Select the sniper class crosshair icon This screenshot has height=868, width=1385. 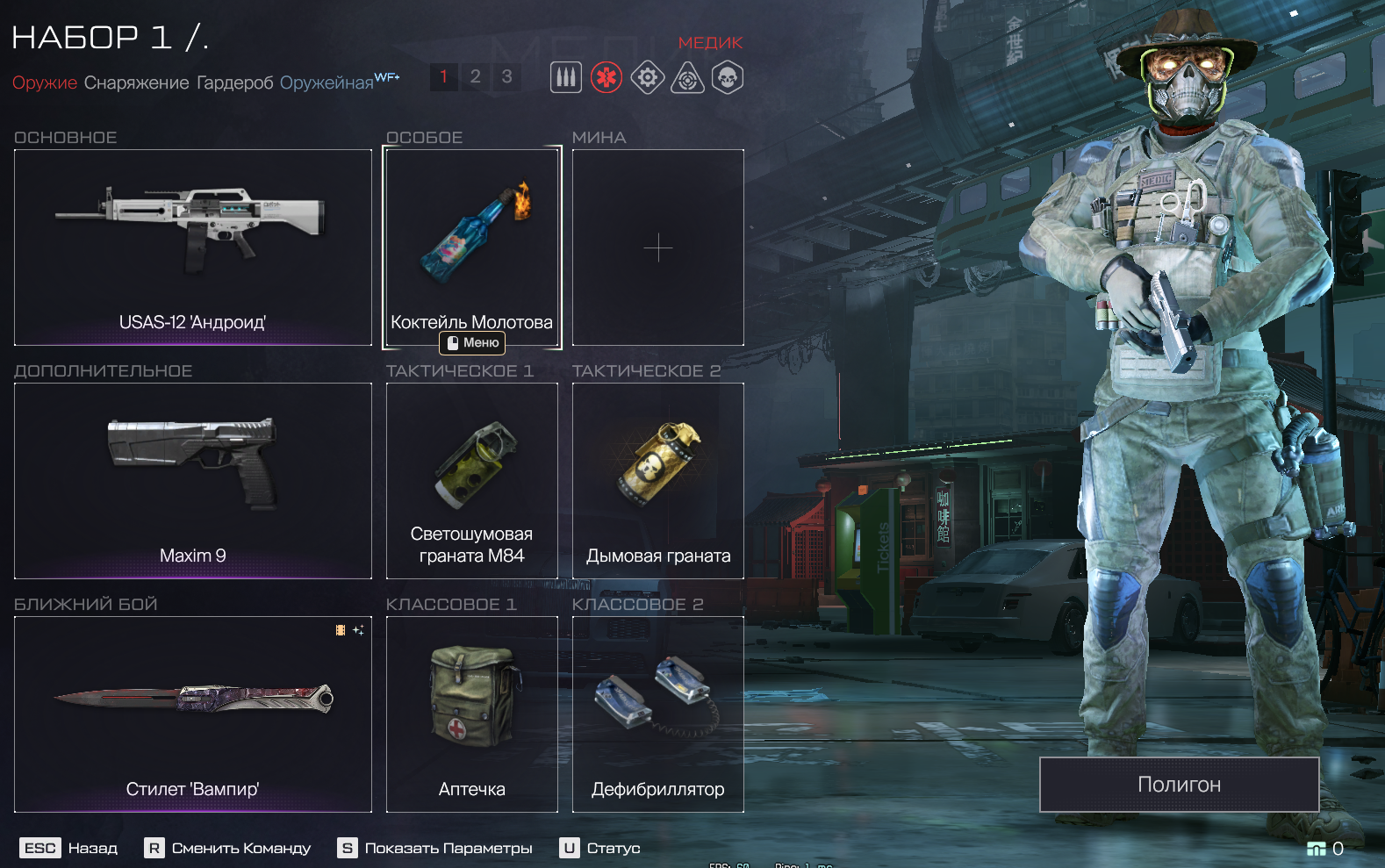[x=688, y=78]
